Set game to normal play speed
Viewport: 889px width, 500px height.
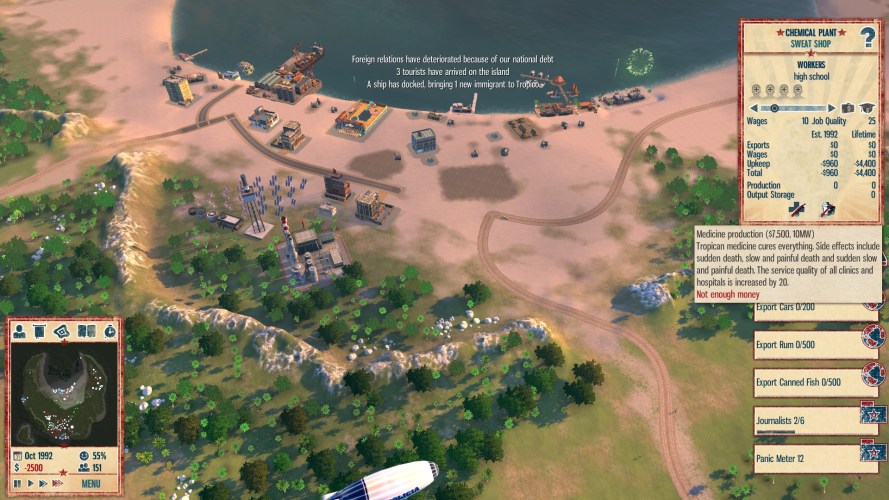click(31, 483)
